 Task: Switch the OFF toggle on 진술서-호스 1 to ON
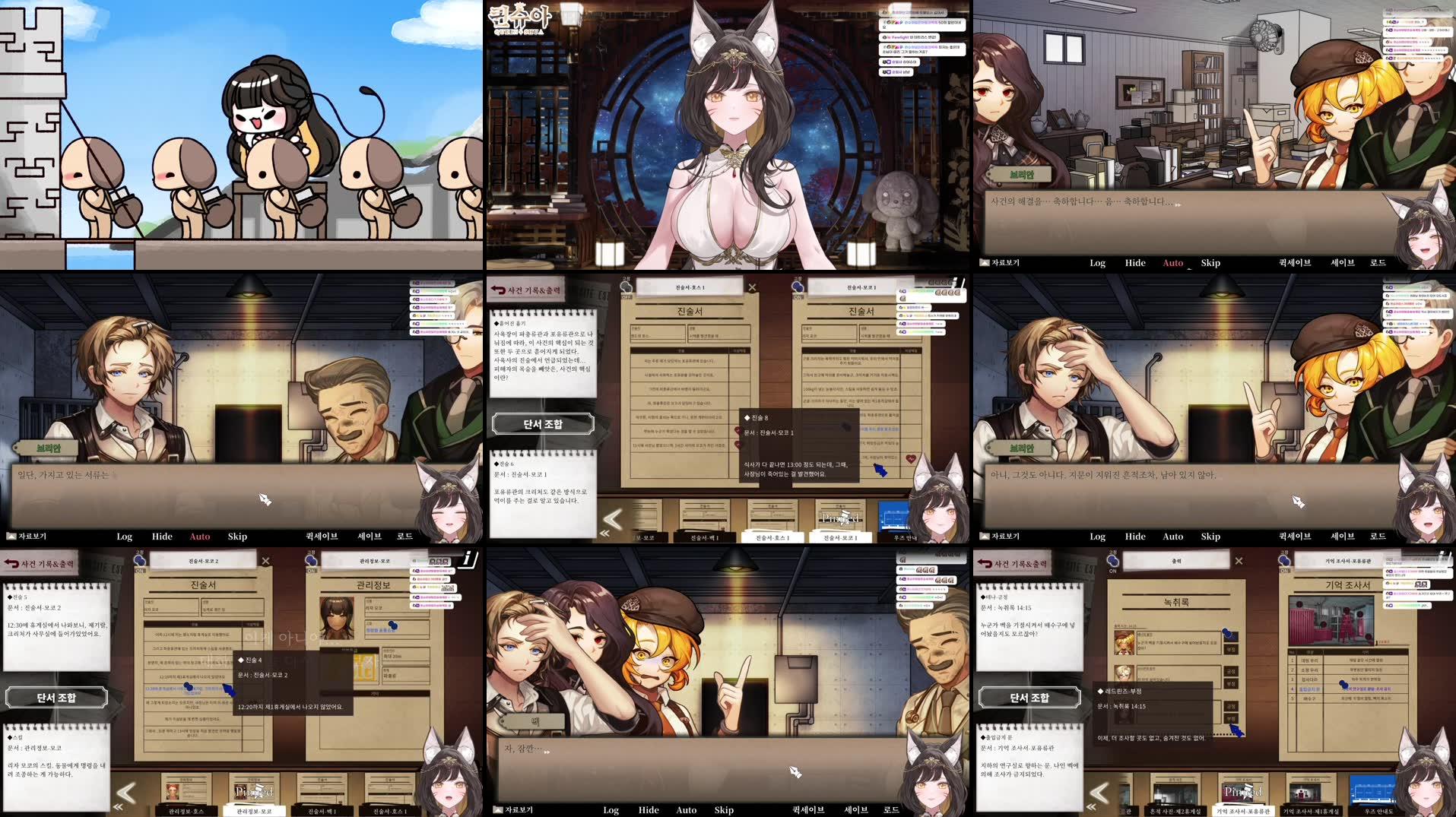tap(626, 298)
